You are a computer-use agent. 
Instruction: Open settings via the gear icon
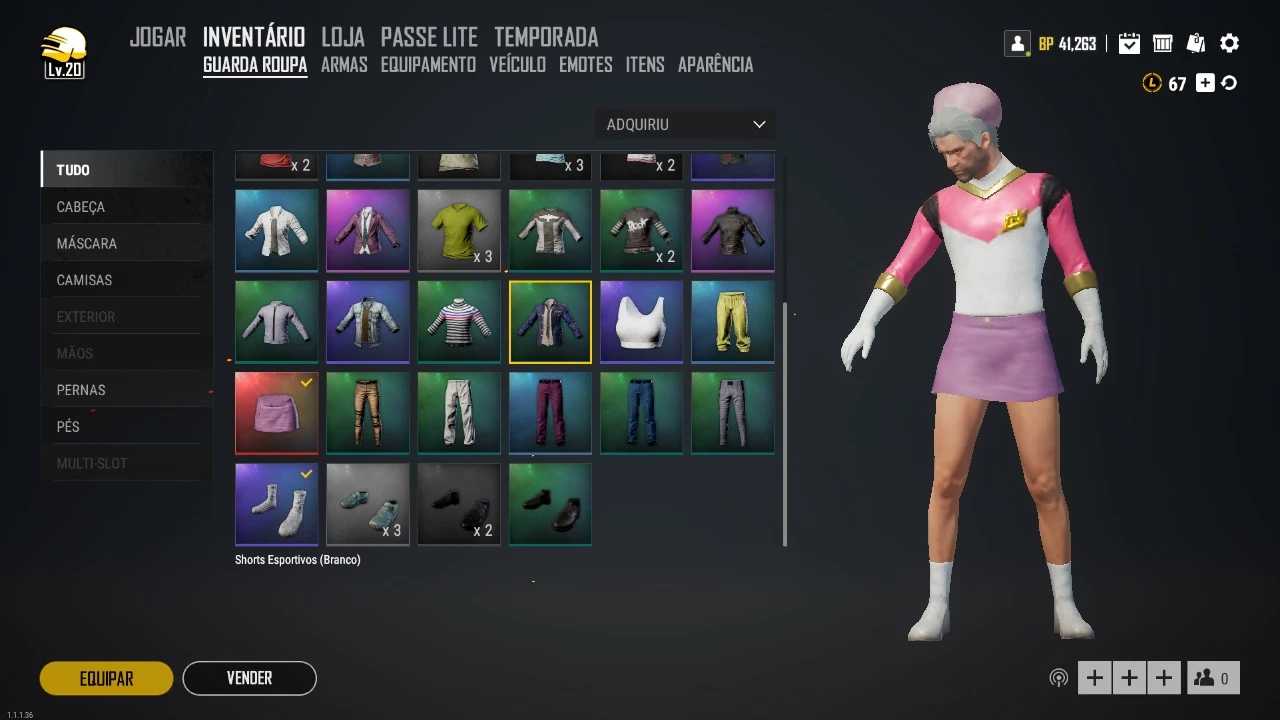tap(1230, 43)
